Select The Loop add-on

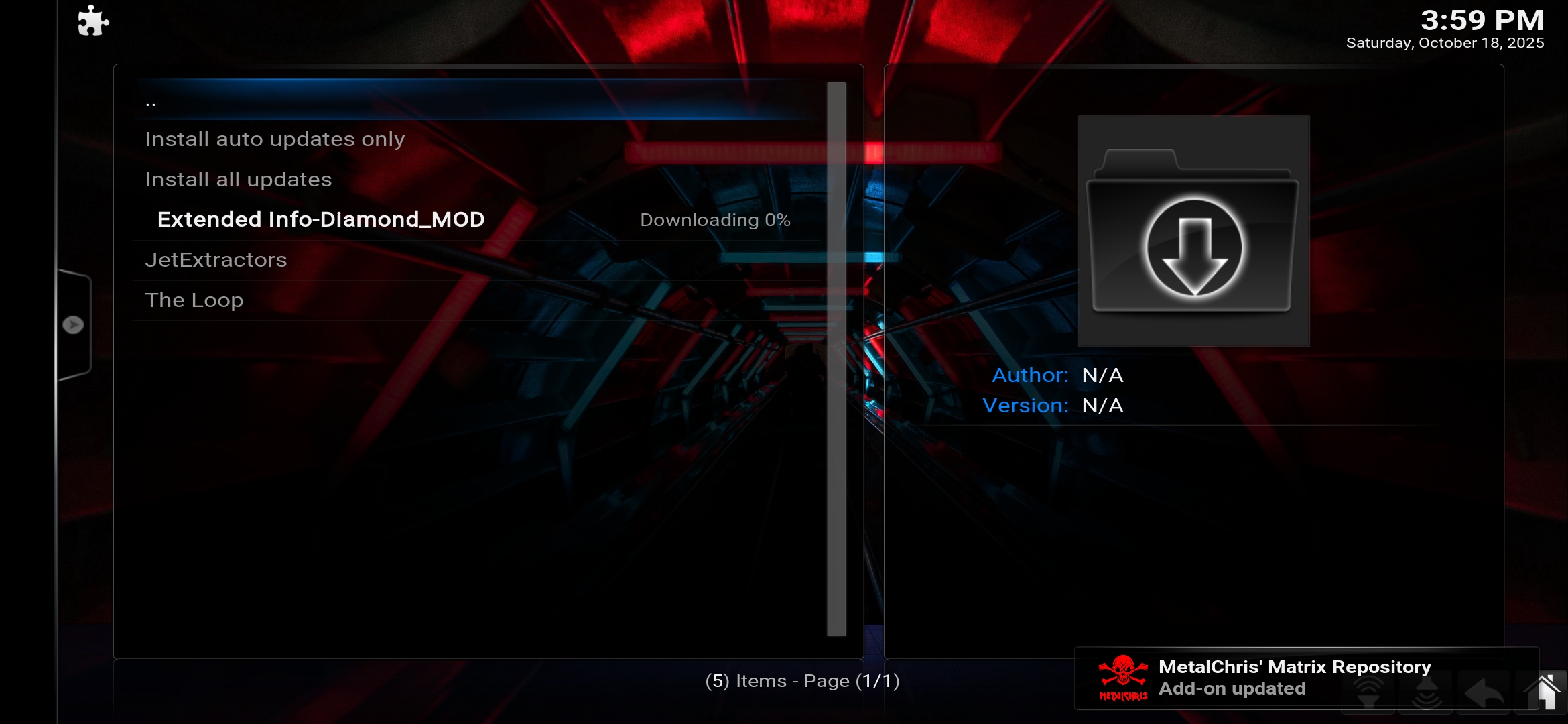click(194, 300)
